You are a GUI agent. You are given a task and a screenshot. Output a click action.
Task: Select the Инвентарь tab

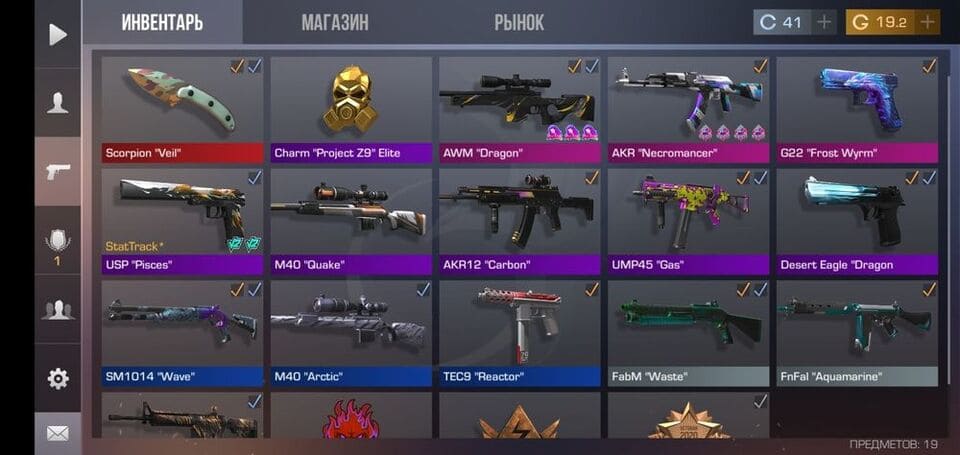[x=162, y=22]
